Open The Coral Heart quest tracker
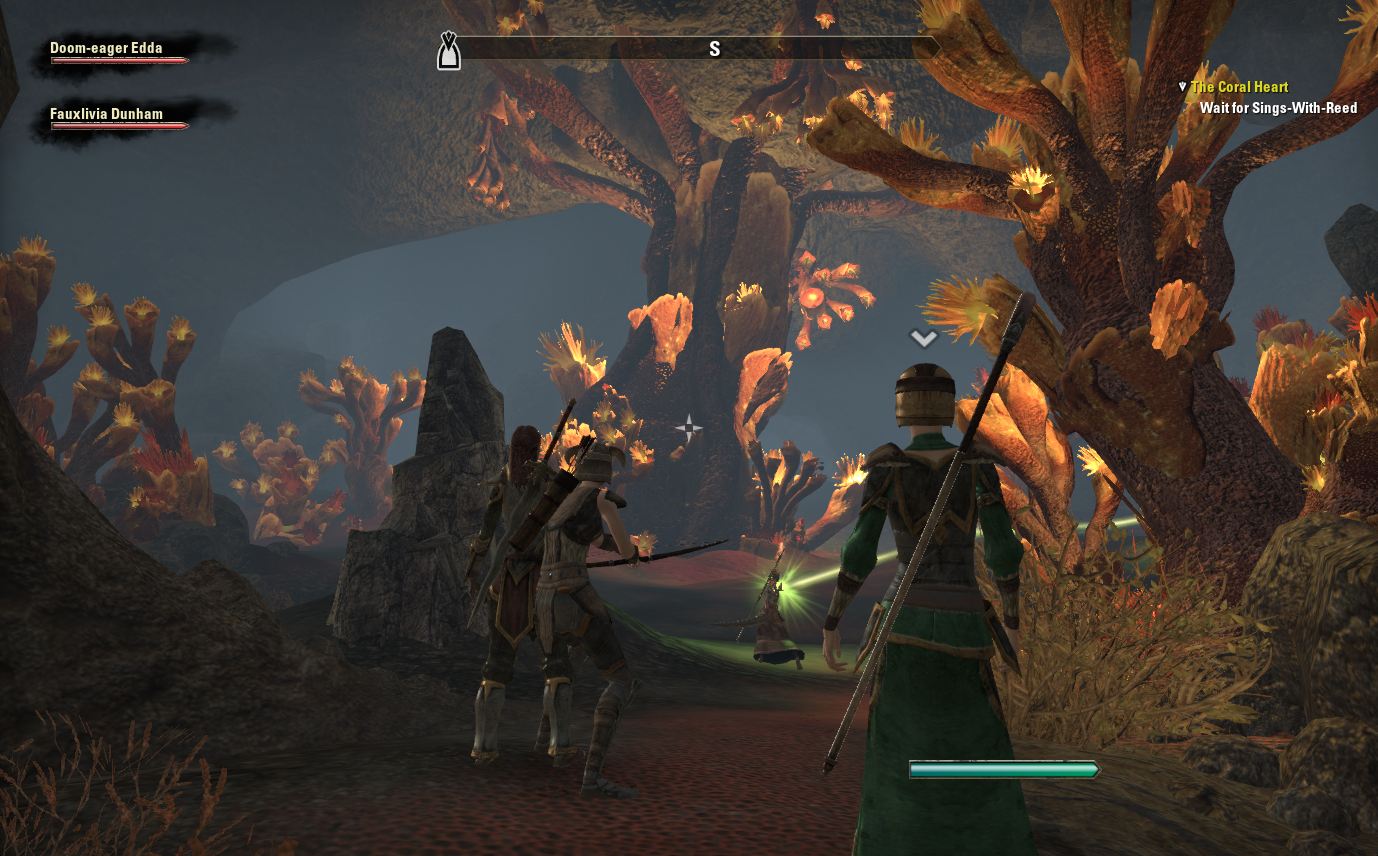 point(1239,87)
